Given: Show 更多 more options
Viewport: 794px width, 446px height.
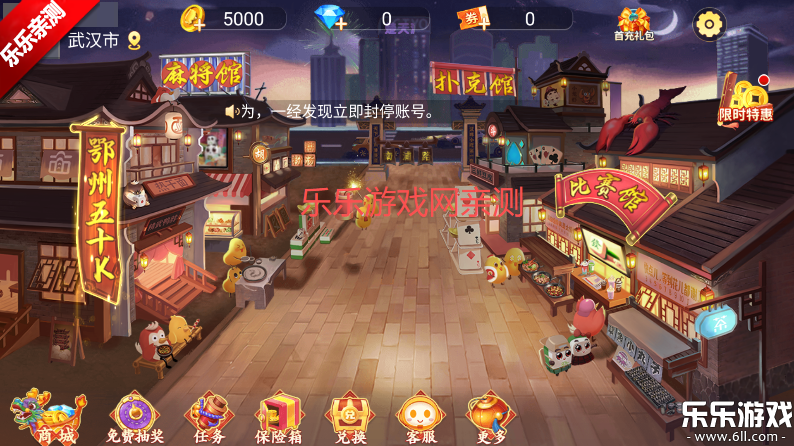Looking at the screenshot, I should pos(488,416).
